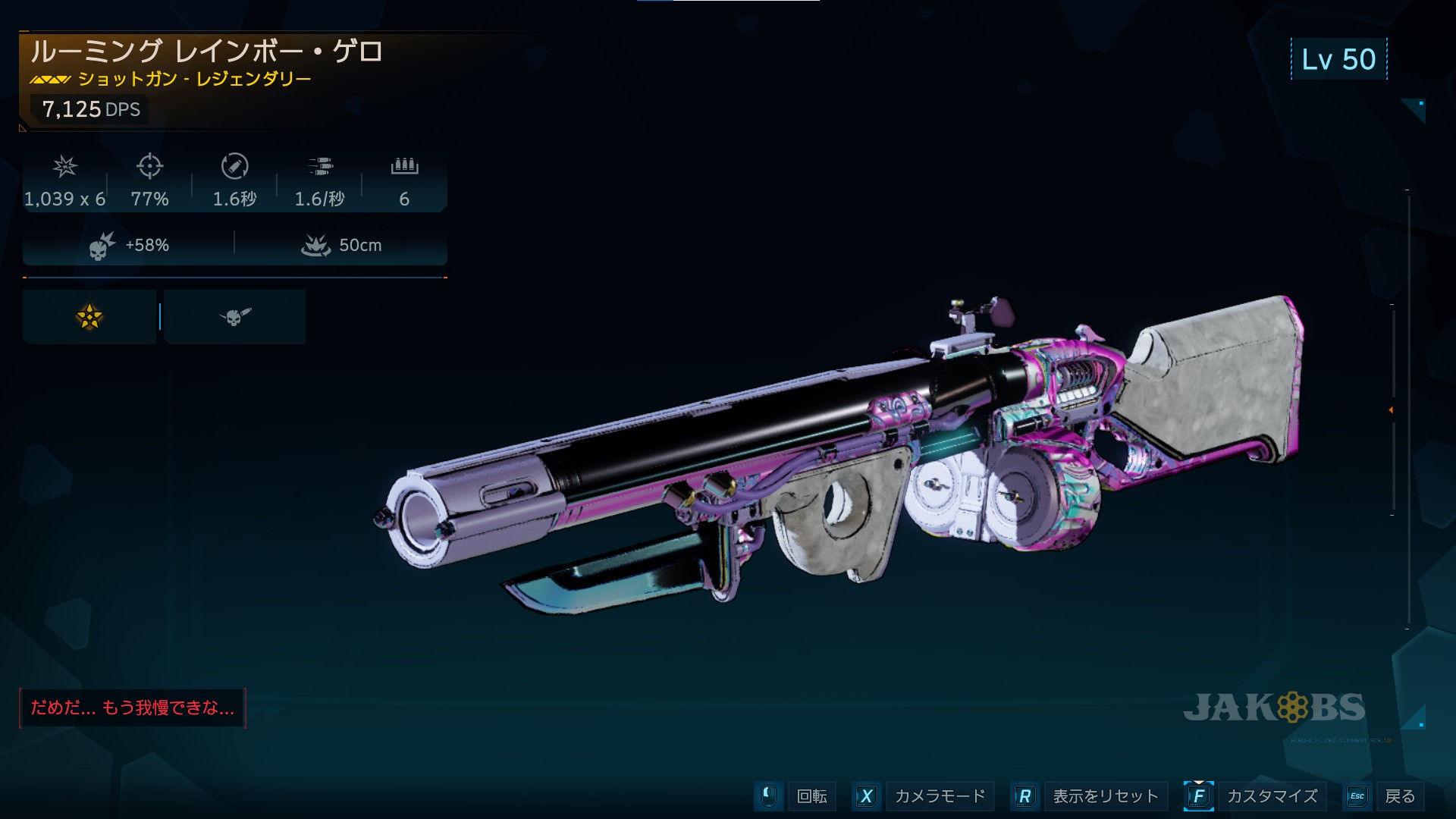Switch to the skull critical trait tab
1456x819 pixels.
click(x=235, y=317)
